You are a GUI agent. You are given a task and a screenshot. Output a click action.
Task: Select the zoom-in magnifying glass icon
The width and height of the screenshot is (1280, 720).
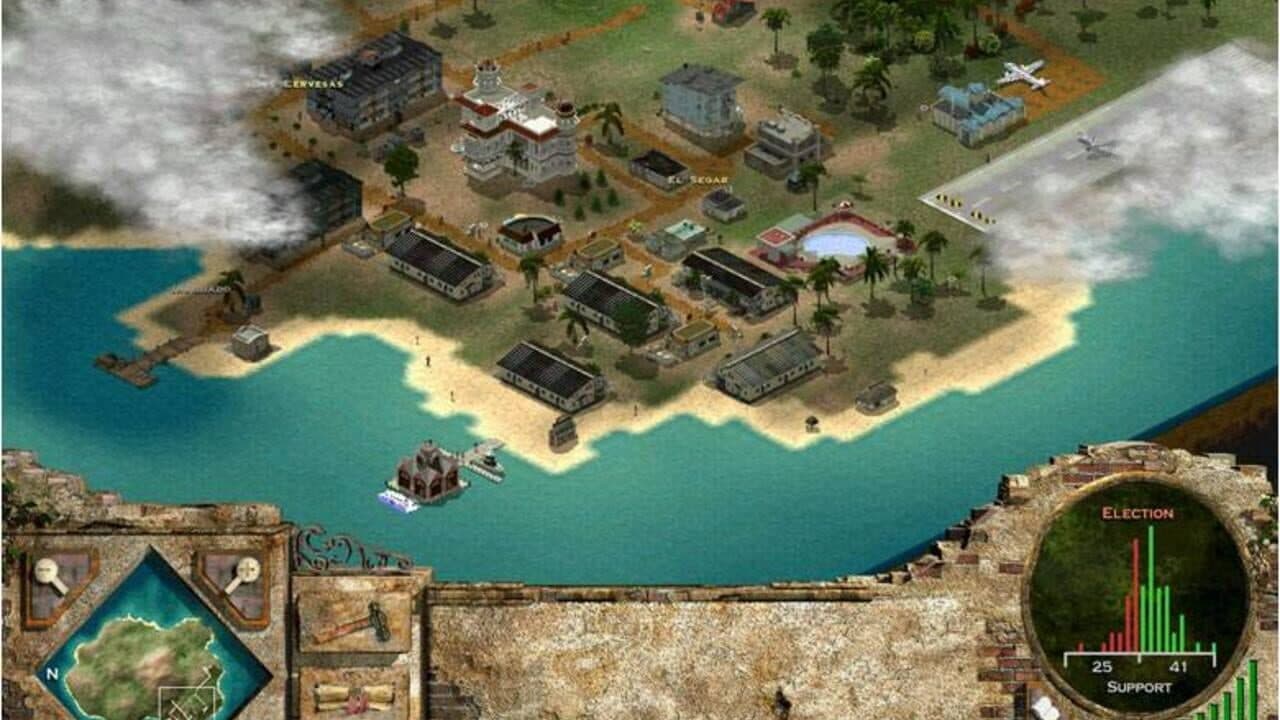pos(248,569)
